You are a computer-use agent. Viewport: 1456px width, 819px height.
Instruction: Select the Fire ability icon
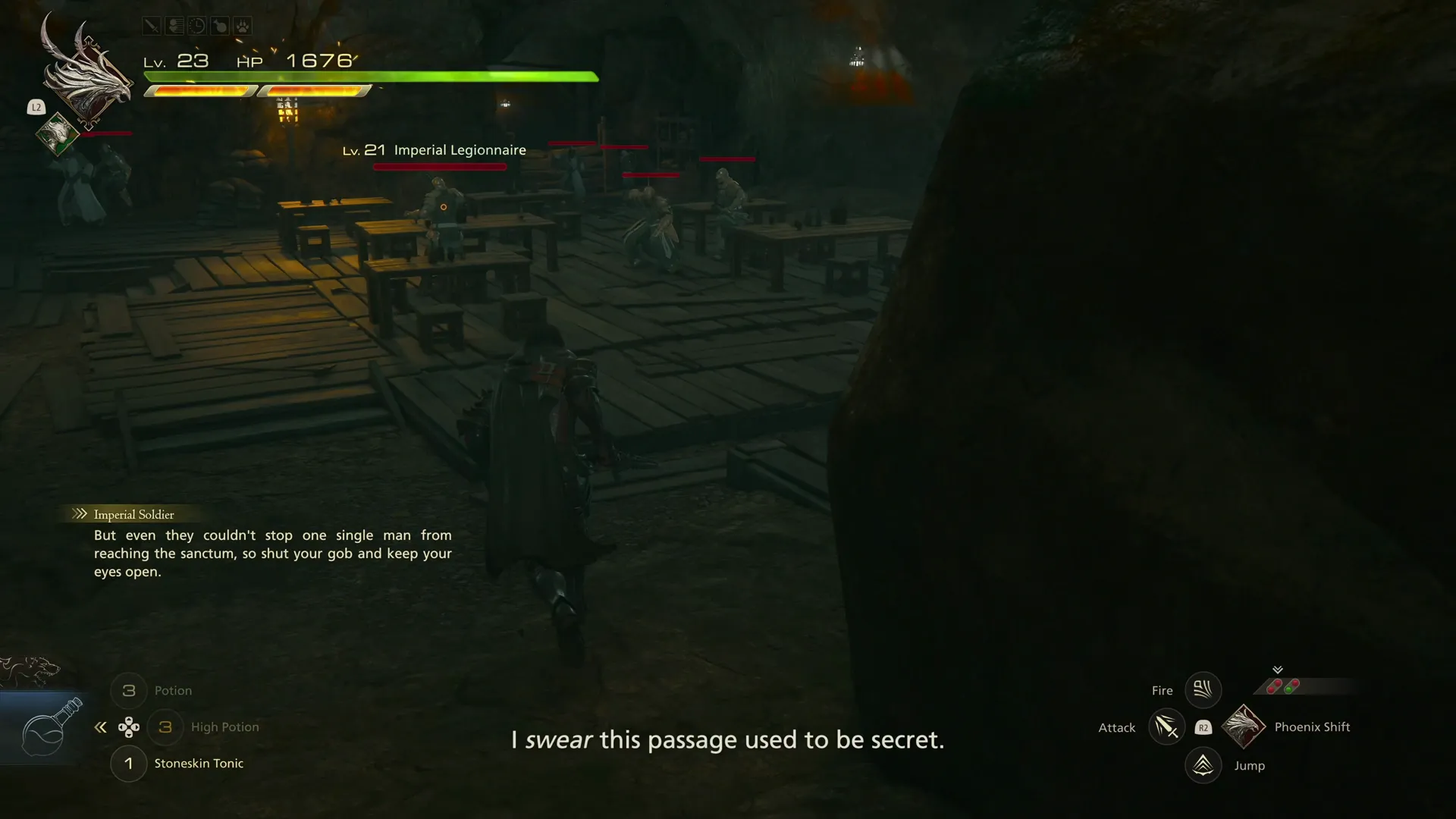pos(1203,689)
